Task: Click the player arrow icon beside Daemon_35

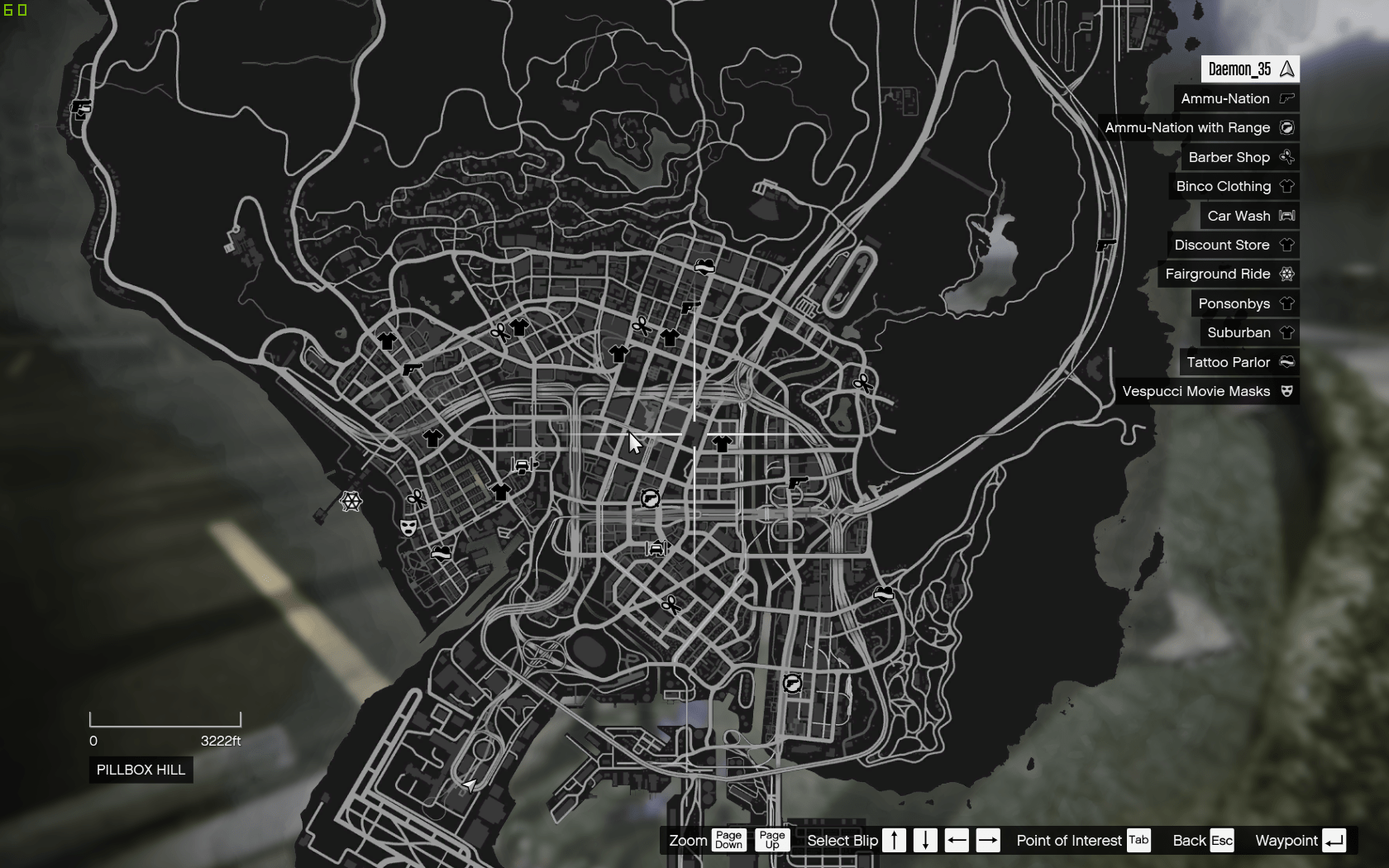Action: pyautogui.click(x=1286, y=69)
